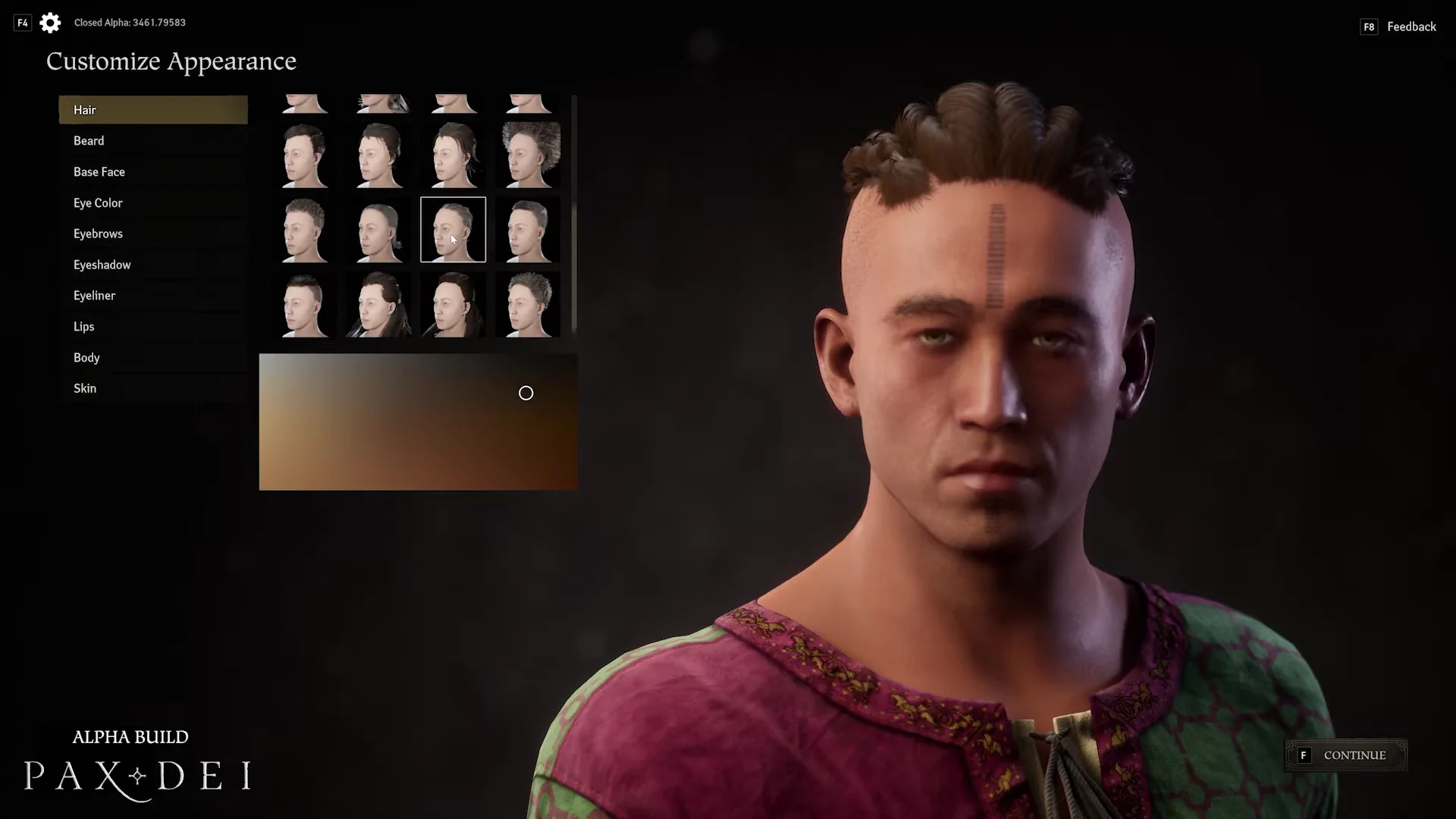Open the Lips options
This screenshot has height=819, width=1456.
point(152,327)
